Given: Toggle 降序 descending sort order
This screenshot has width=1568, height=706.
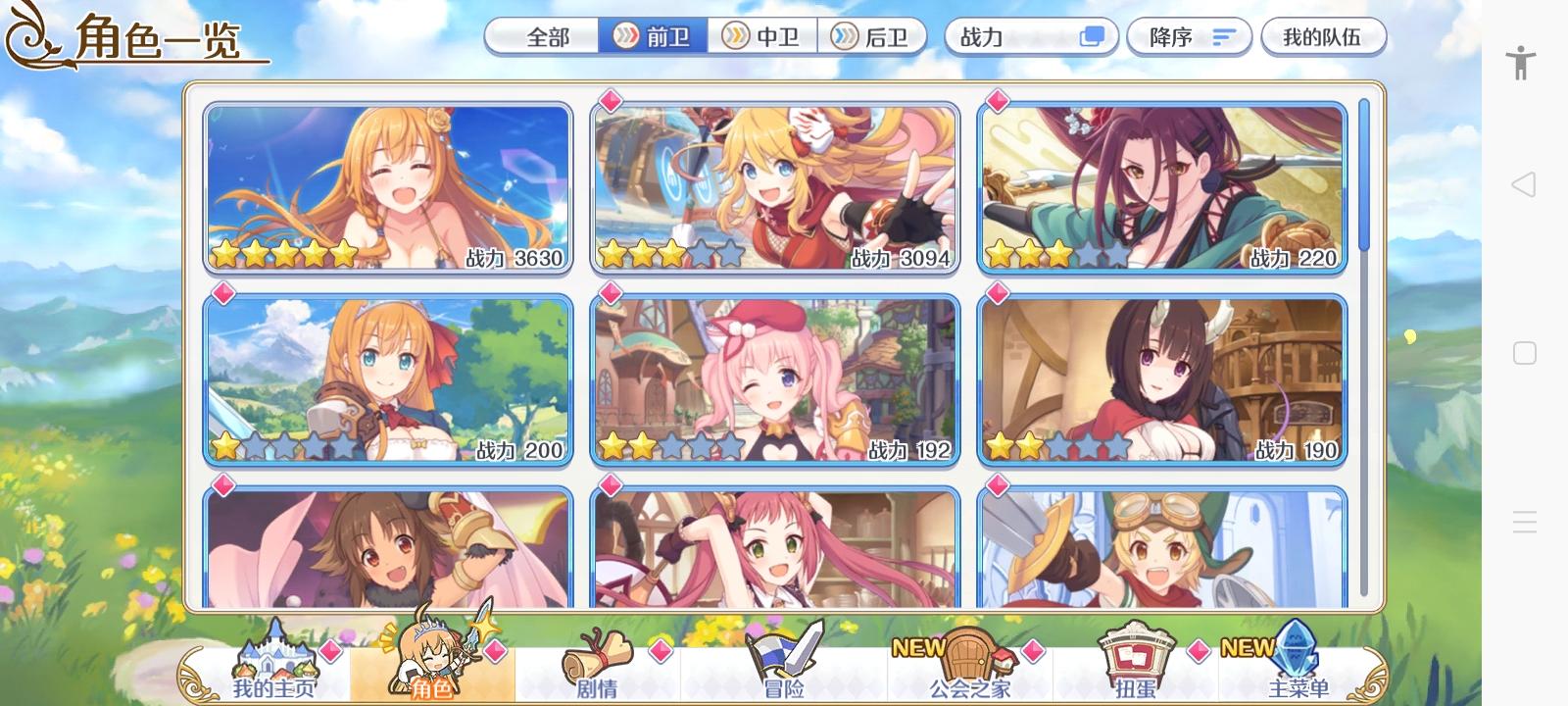Looking at the screenshot, I should point(1189,36).
